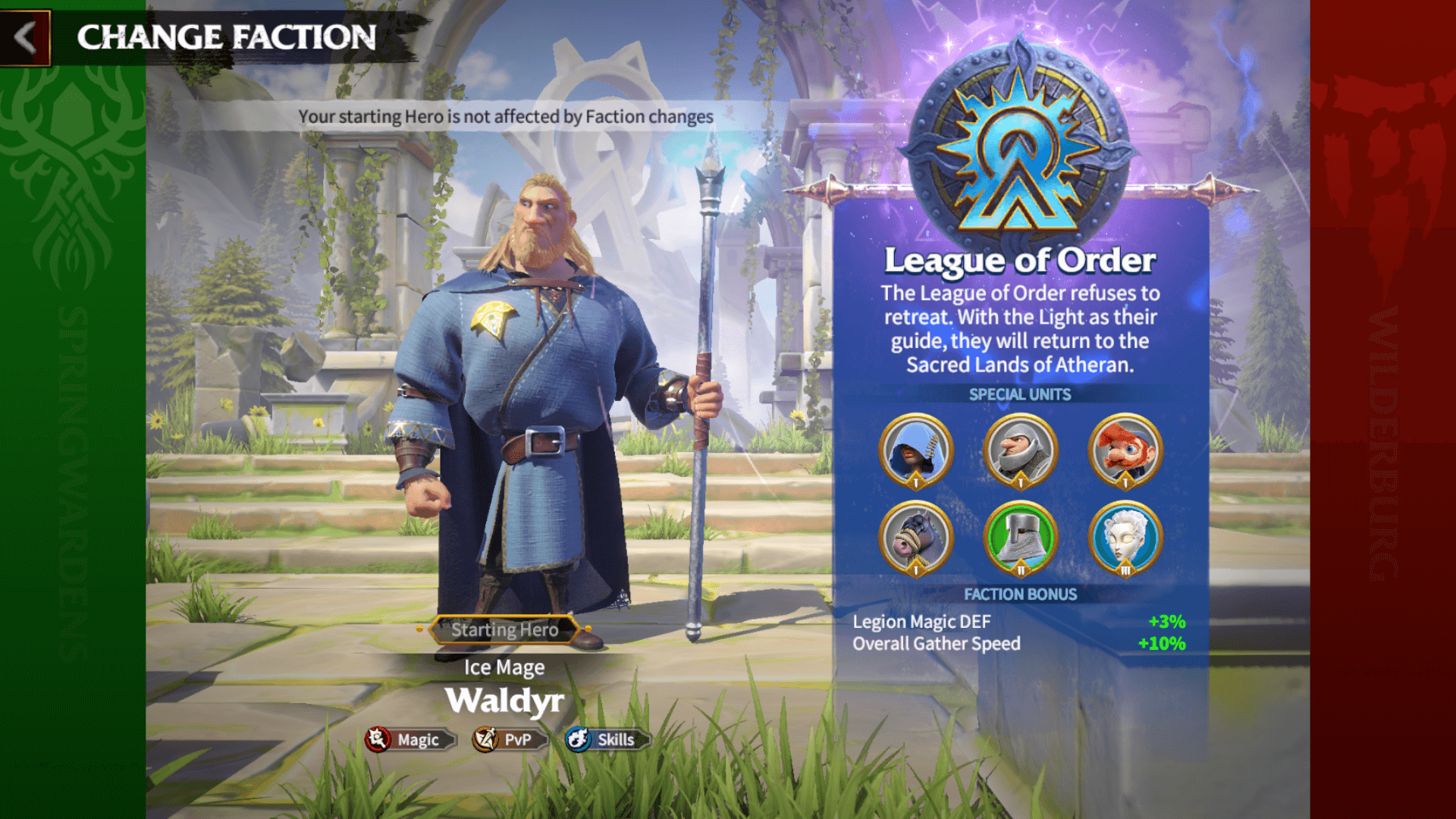The width and height of the screenshot is (1456, 819).
Task: Open details for hero name Waldyr
Action: pos(506,701)
